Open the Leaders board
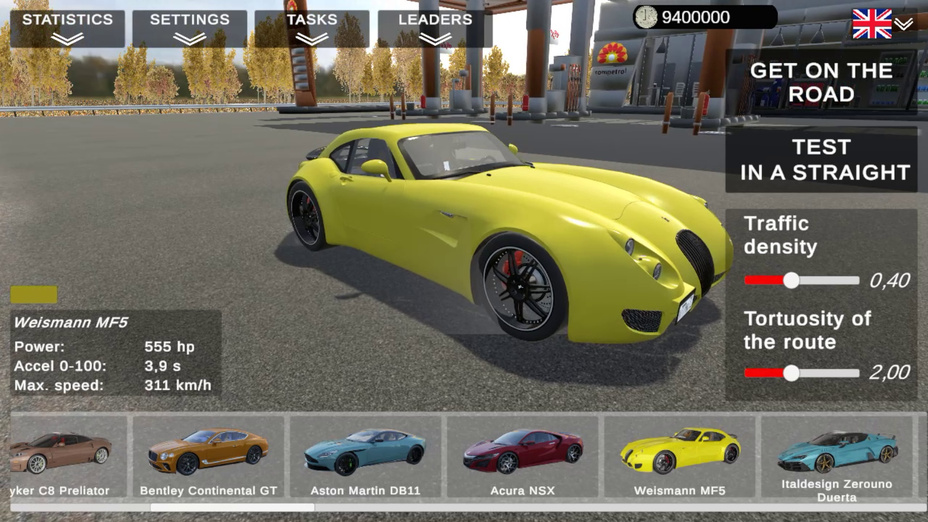This screenshot has width=928, height=522. 435,28
